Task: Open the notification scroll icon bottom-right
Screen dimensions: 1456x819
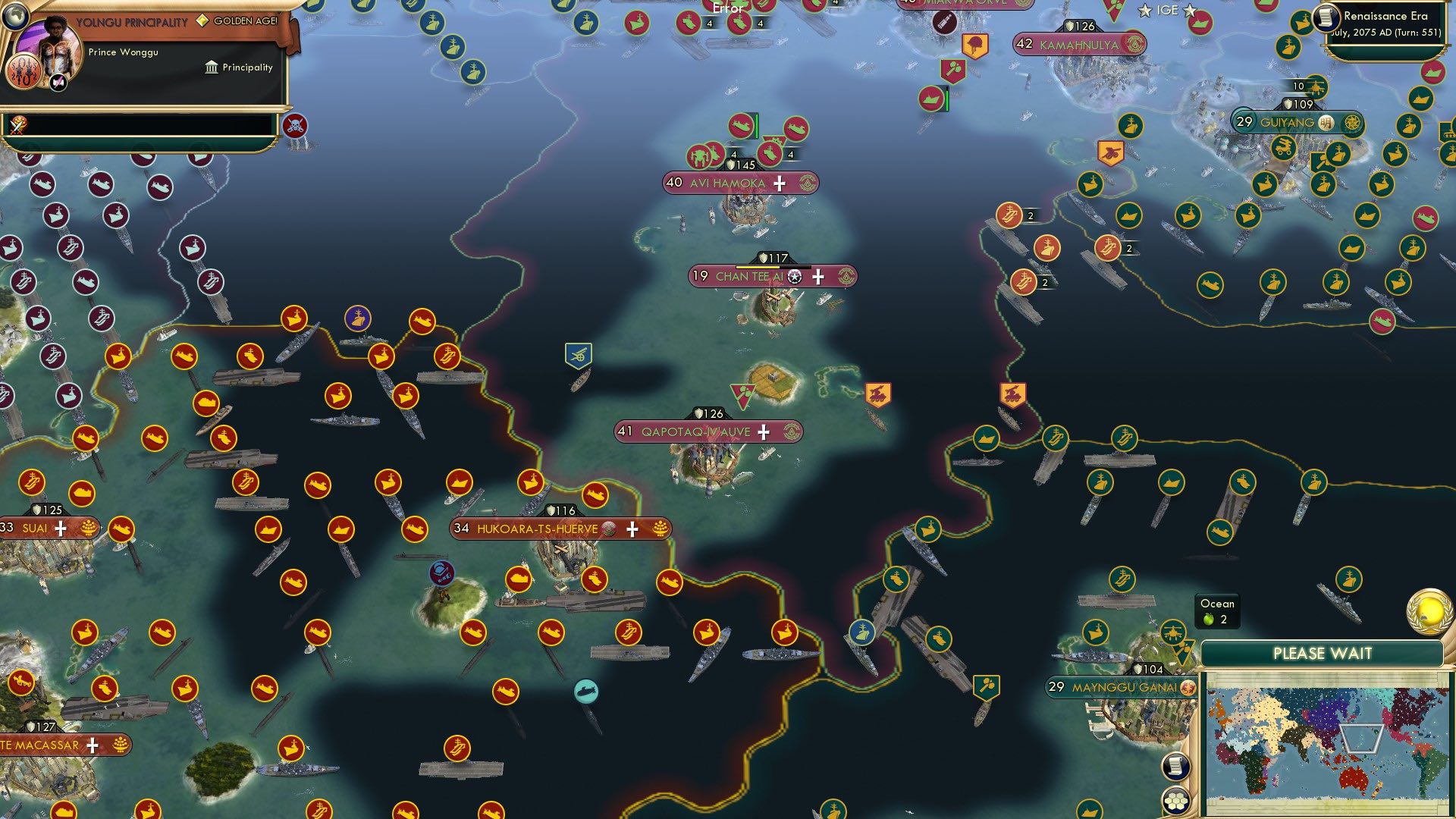Action: [1176, 767]
